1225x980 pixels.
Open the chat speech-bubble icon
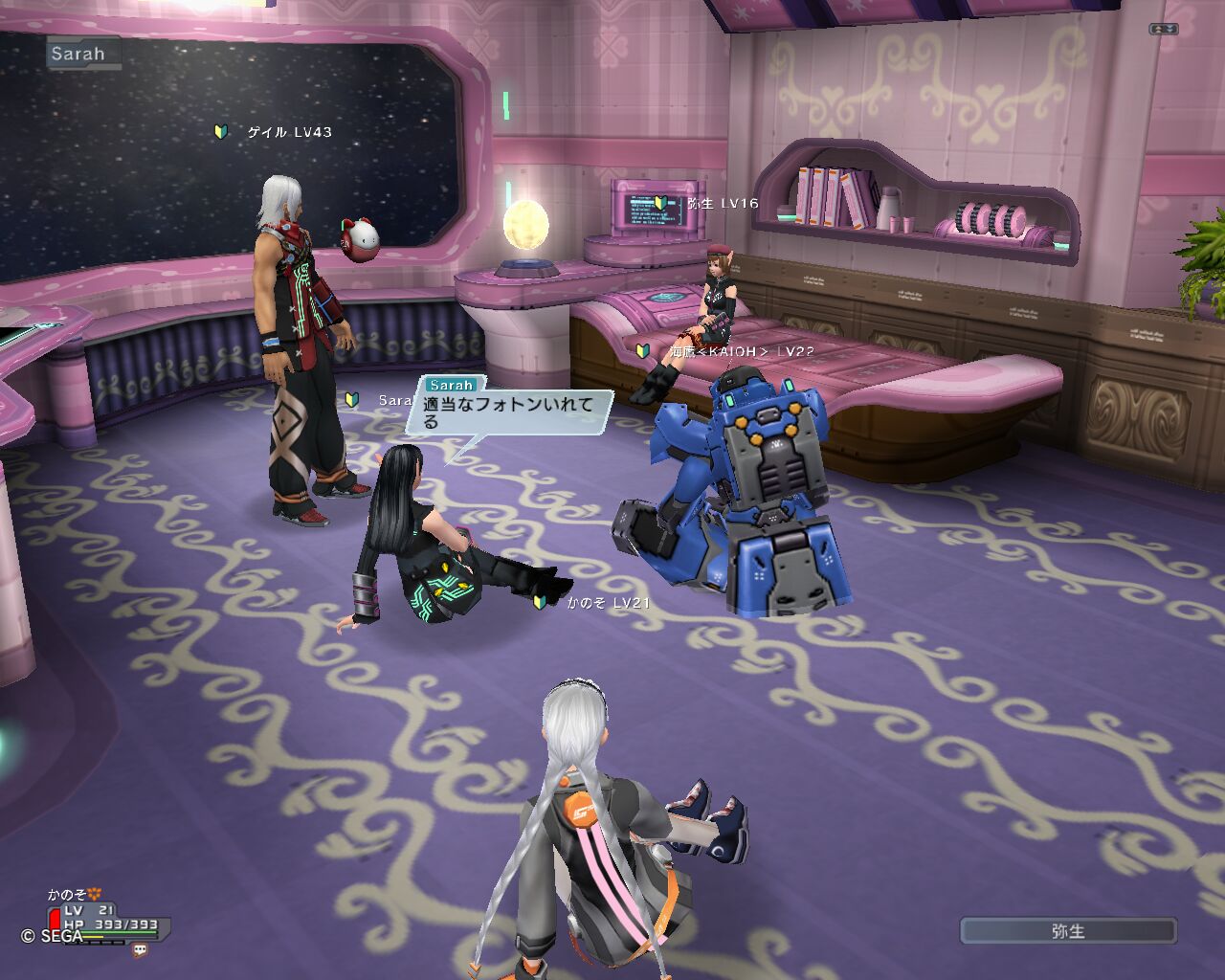click(141, 950)
